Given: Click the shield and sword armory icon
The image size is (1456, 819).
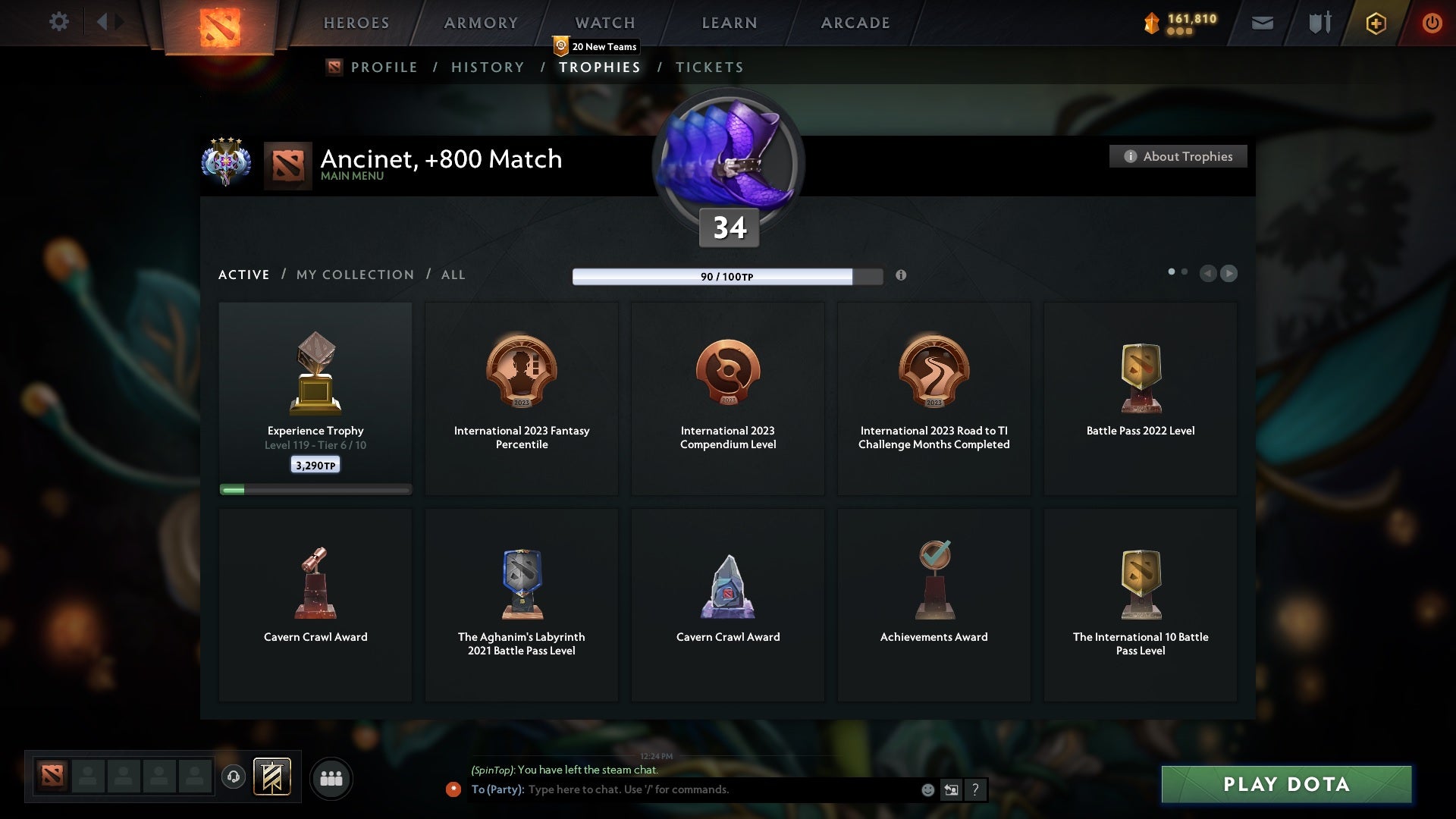Looking at the screenshot, I should coord(1319,23).
